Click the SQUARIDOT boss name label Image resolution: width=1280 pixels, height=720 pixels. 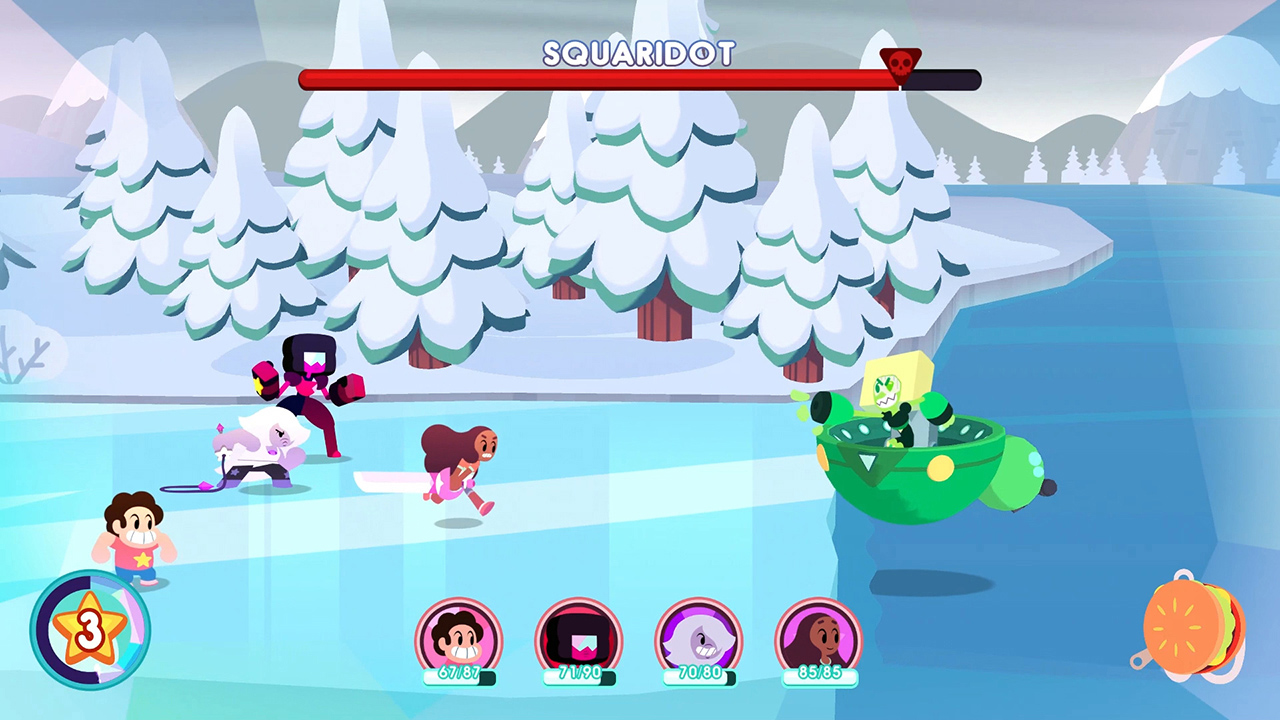coord(640,55)
